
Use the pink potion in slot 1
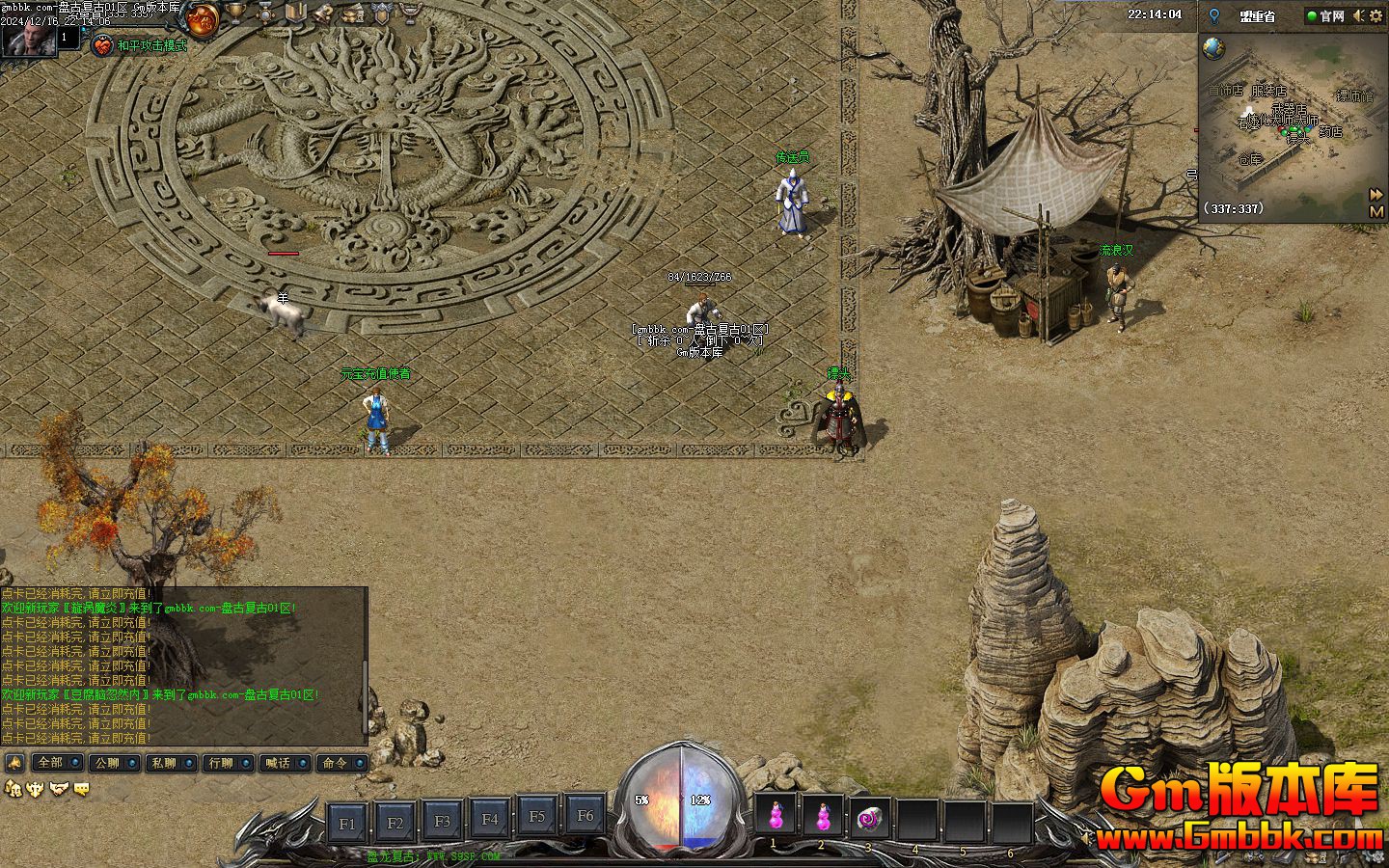click(775, 818)
